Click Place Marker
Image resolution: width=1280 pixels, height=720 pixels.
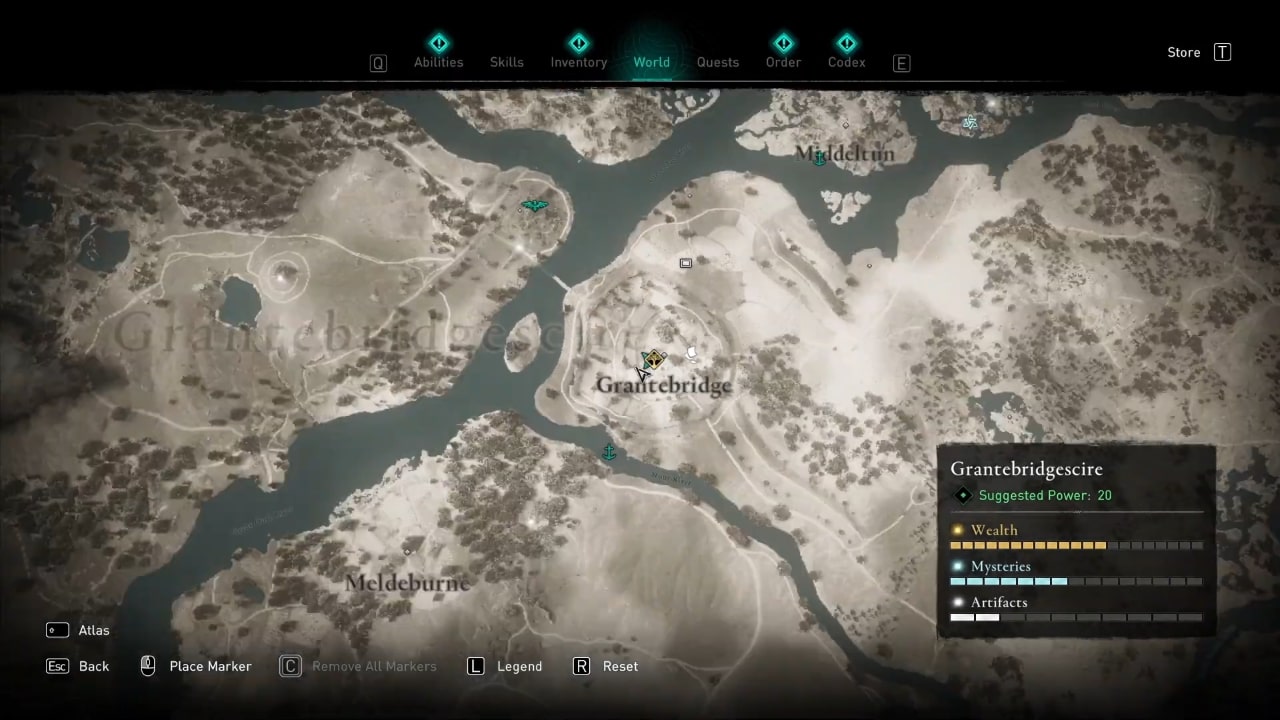(x=196, y=666)
